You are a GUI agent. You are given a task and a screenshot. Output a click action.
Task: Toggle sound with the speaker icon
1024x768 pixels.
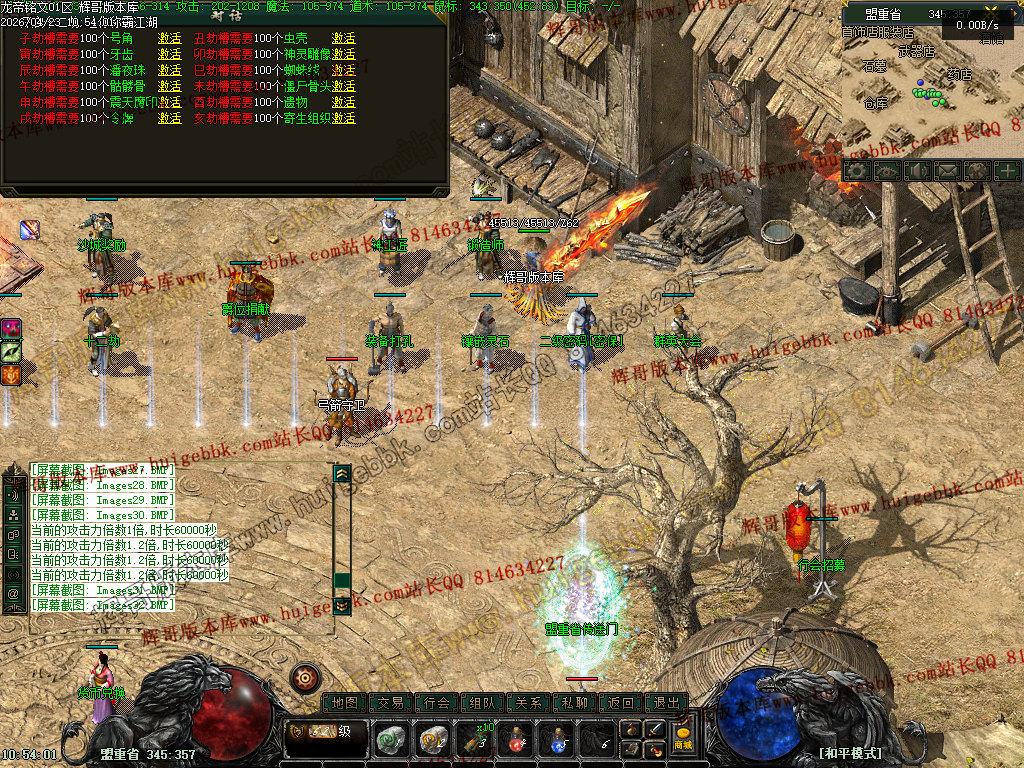pos(916,171)
